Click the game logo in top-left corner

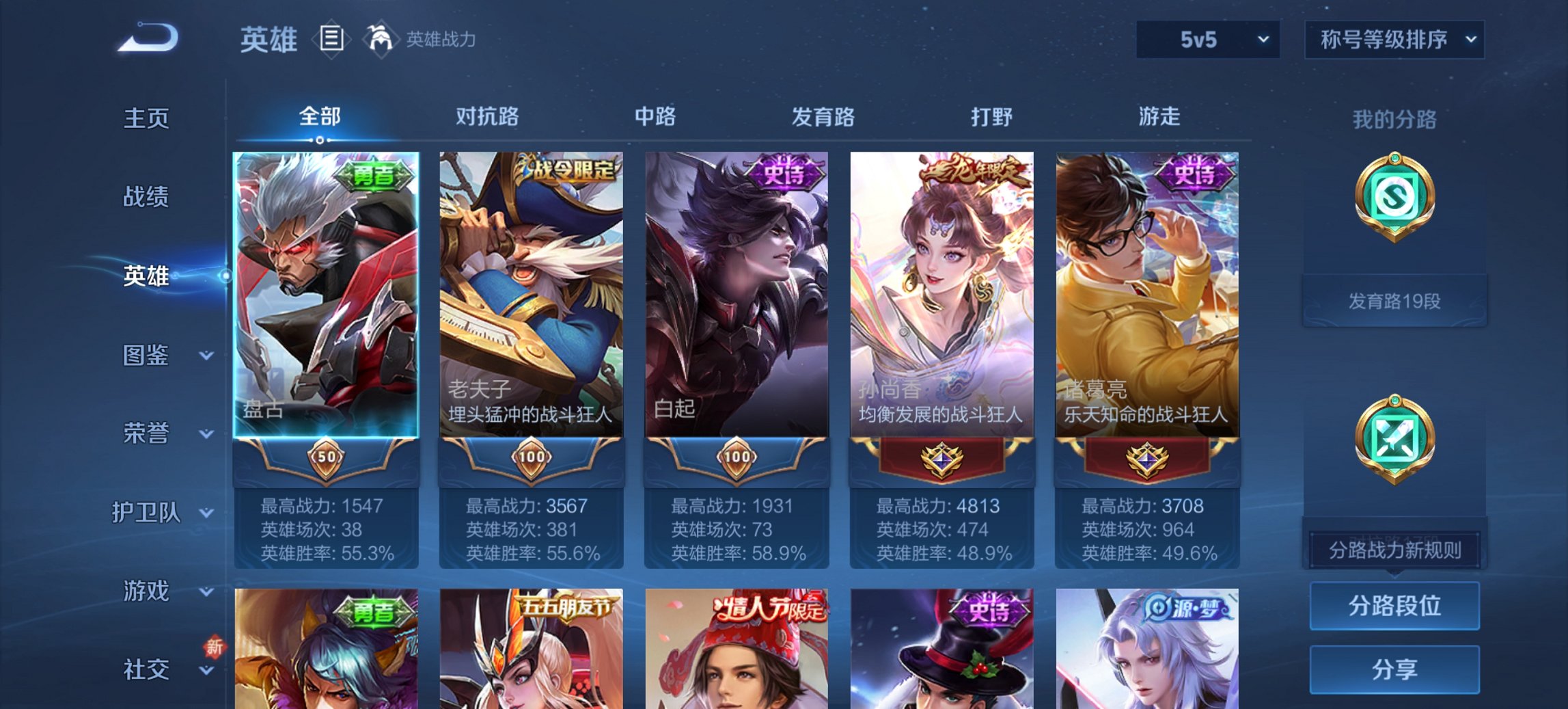tap(147, 38)
